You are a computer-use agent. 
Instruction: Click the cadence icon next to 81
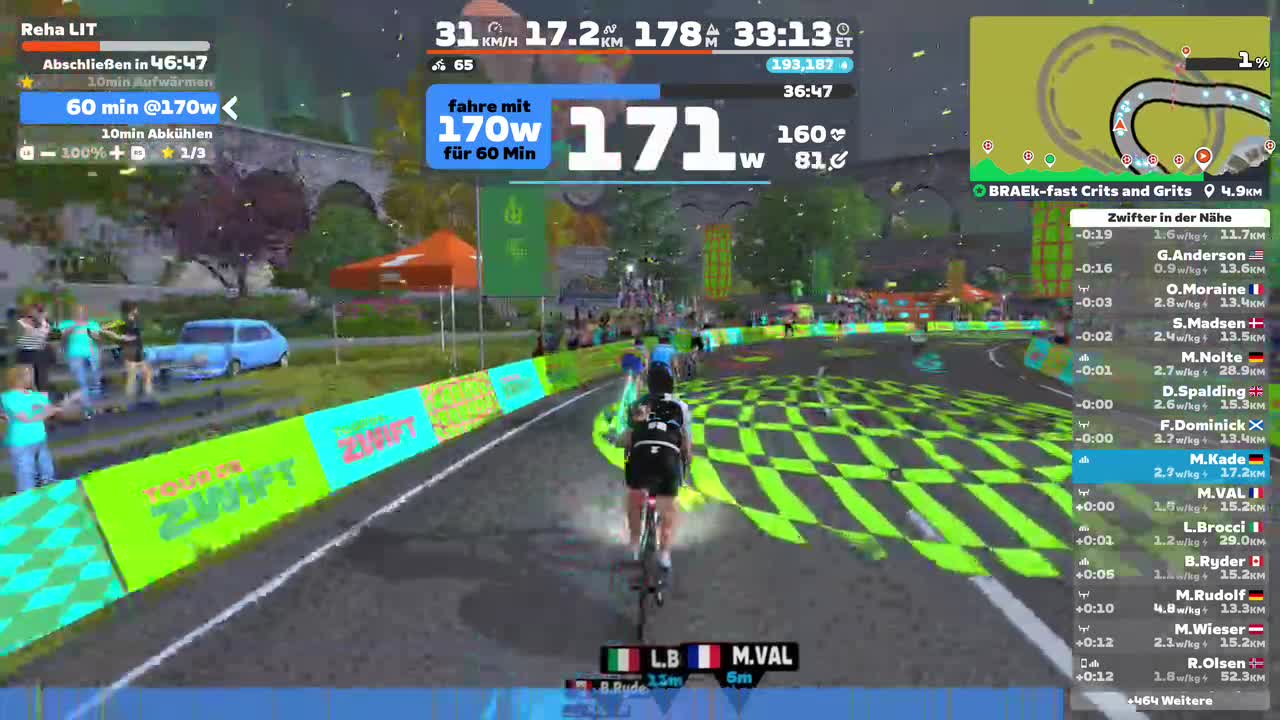click(839, 161)
